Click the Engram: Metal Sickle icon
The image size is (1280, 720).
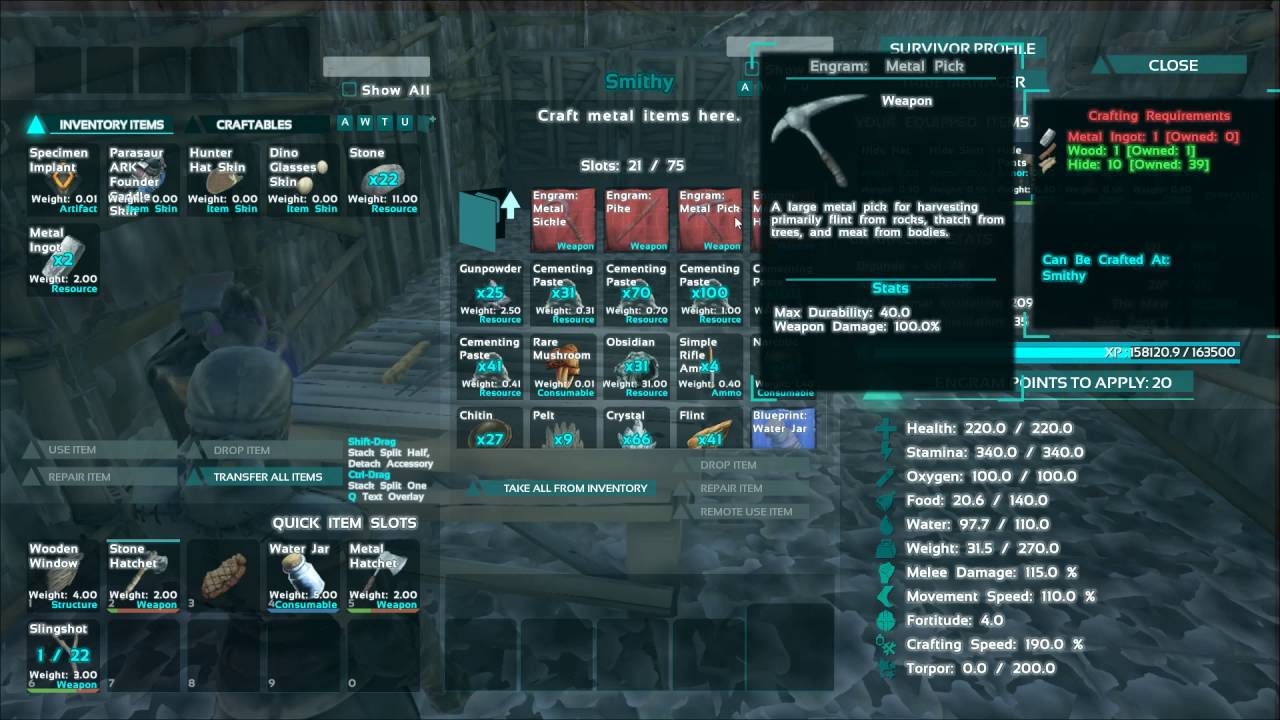pos(562,220)
